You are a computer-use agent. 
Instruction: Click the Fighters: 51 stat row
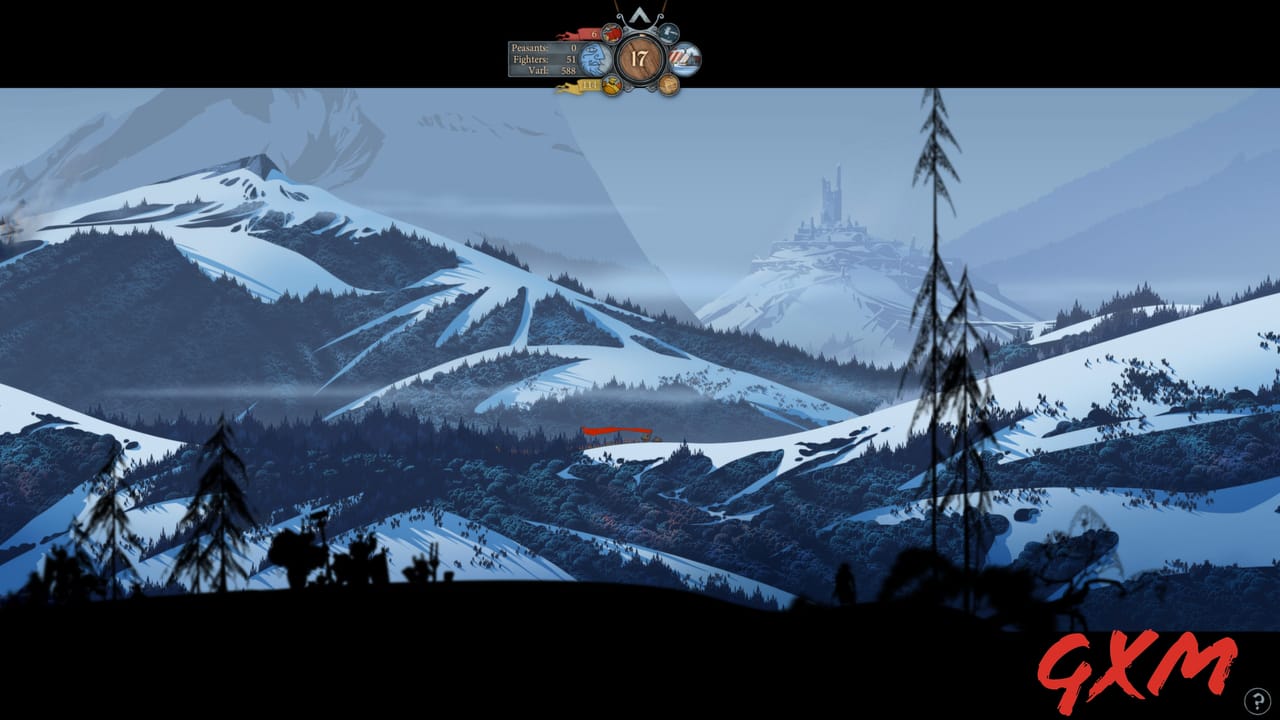tap(545, 59)
